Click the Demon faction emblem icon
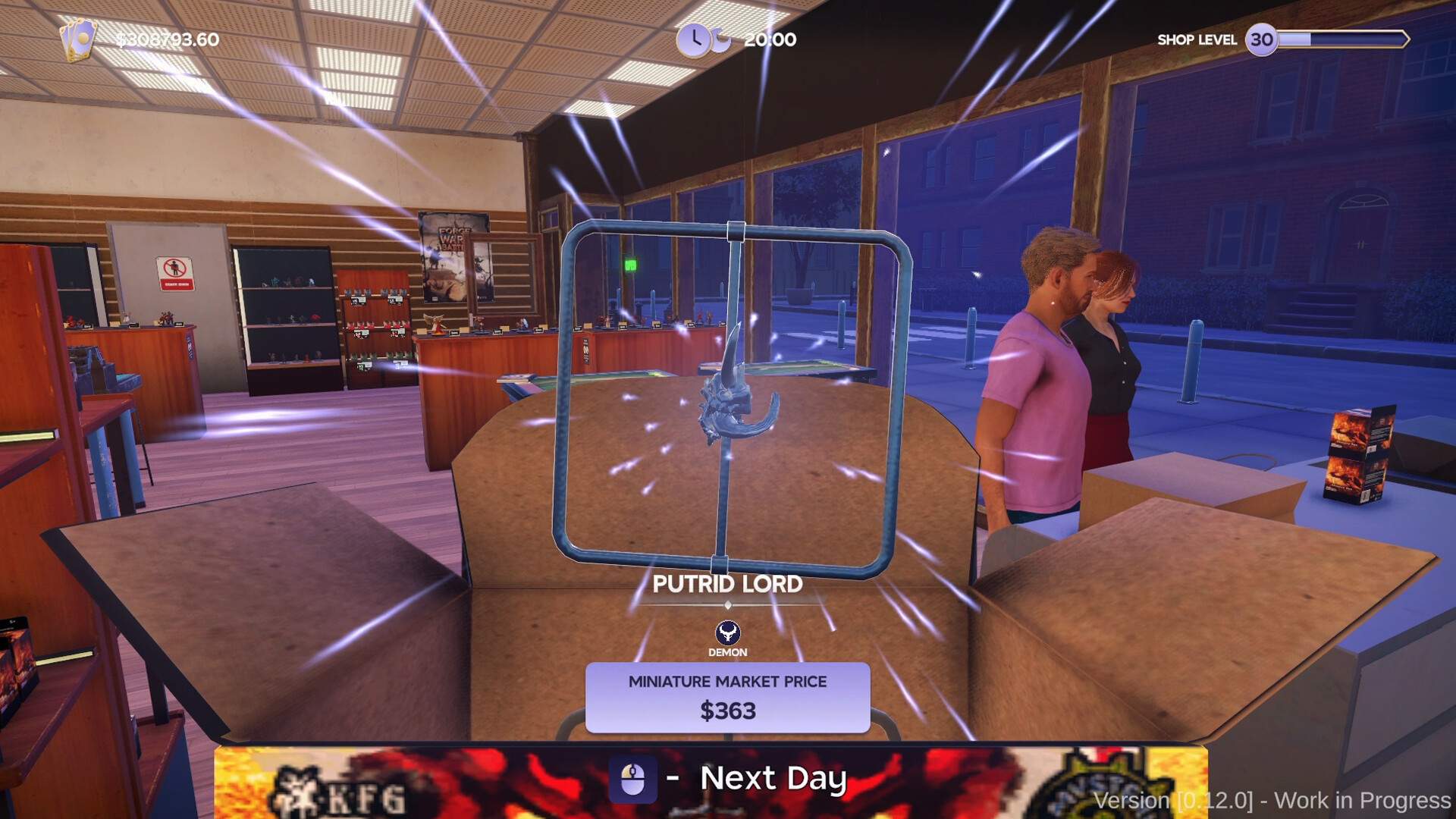The image size is (1456, 819). click(x=727, y=632)
